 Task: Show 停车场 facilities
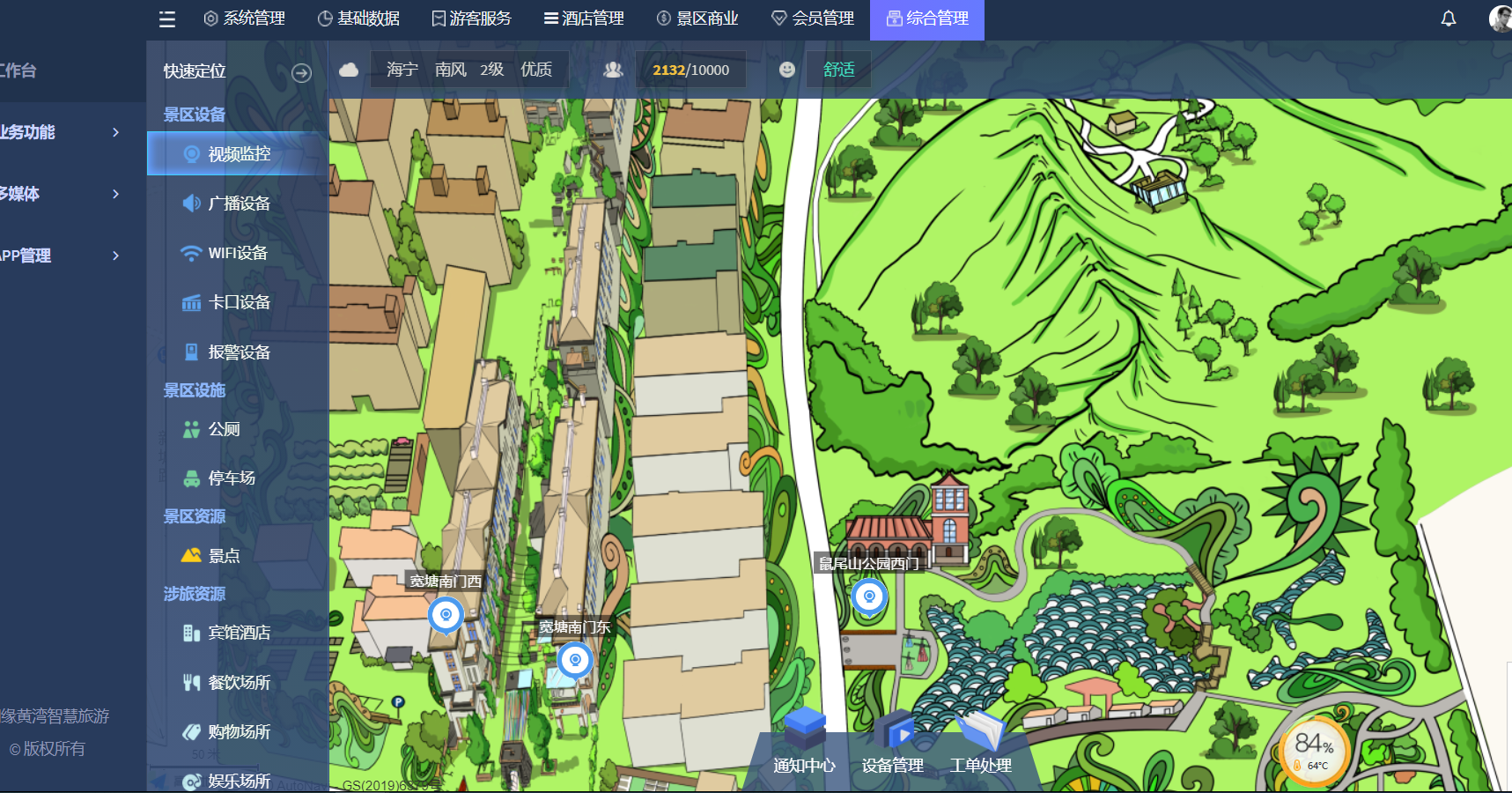point(231,478)
